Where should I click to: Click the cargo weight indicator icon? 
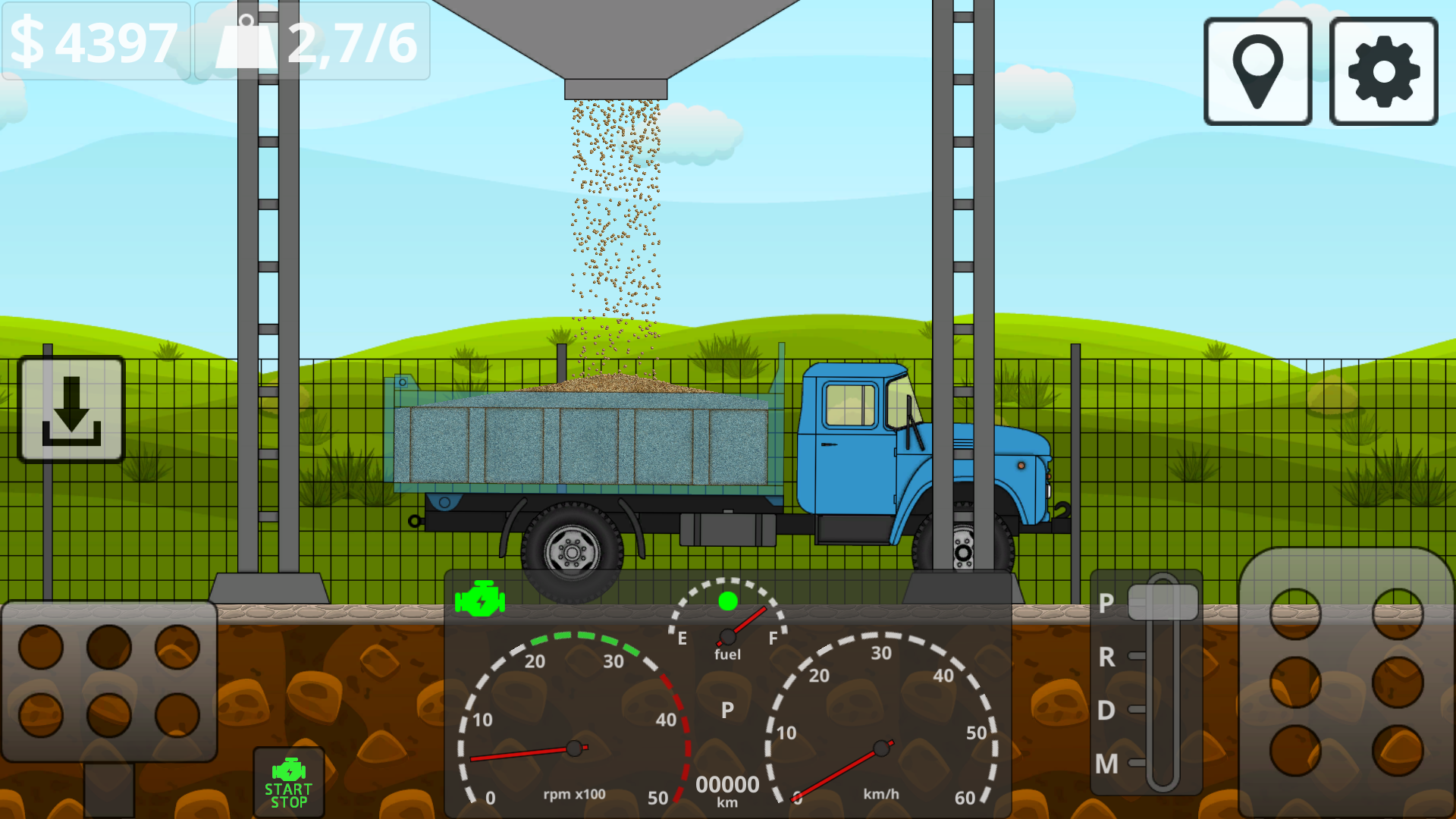pyautogui.click(x=248, y=42)
